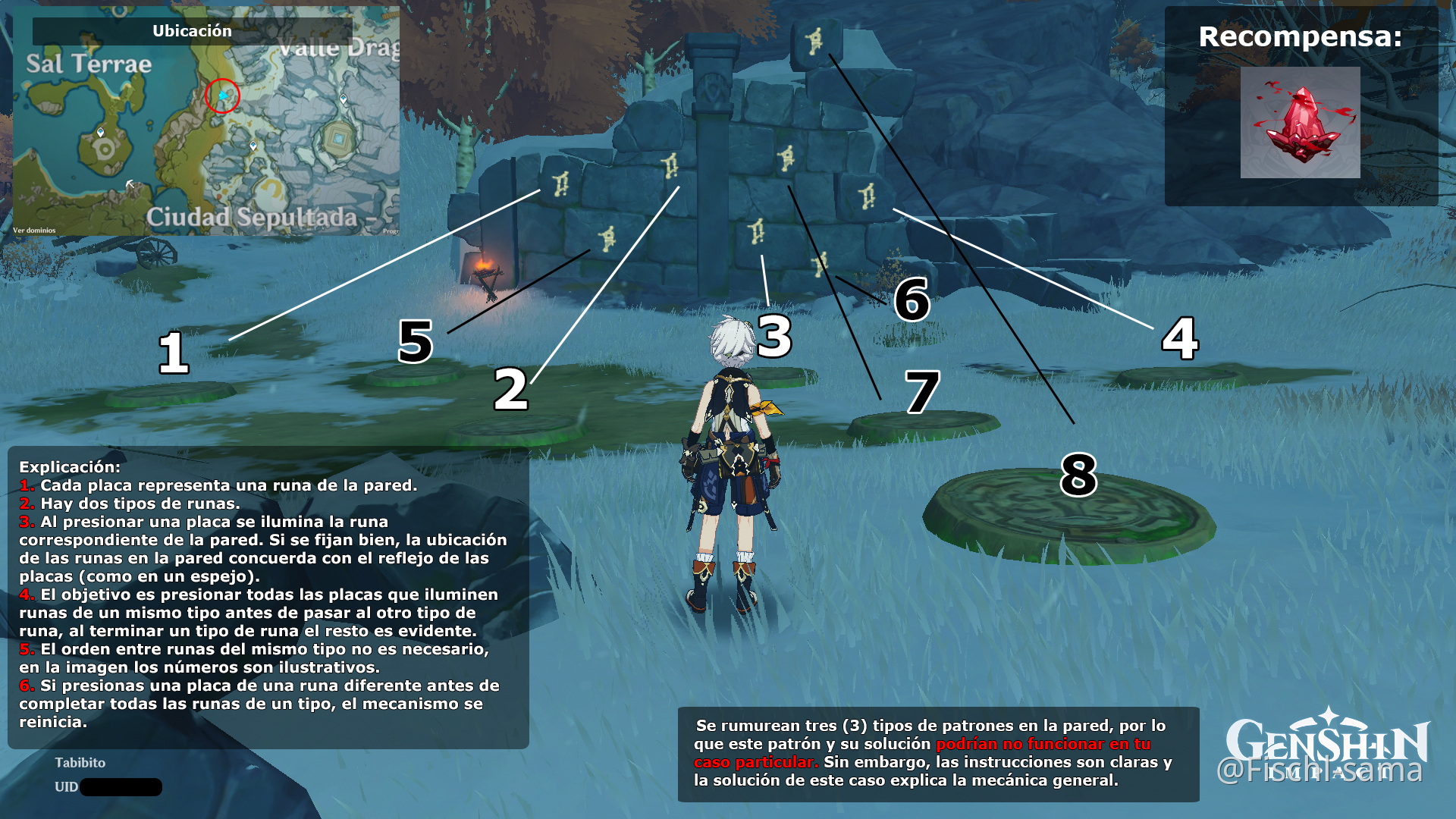Viewport: 1456px width, 819px height.
Task: Select the domain structure icon on the minimap
Action: point(339,138)
